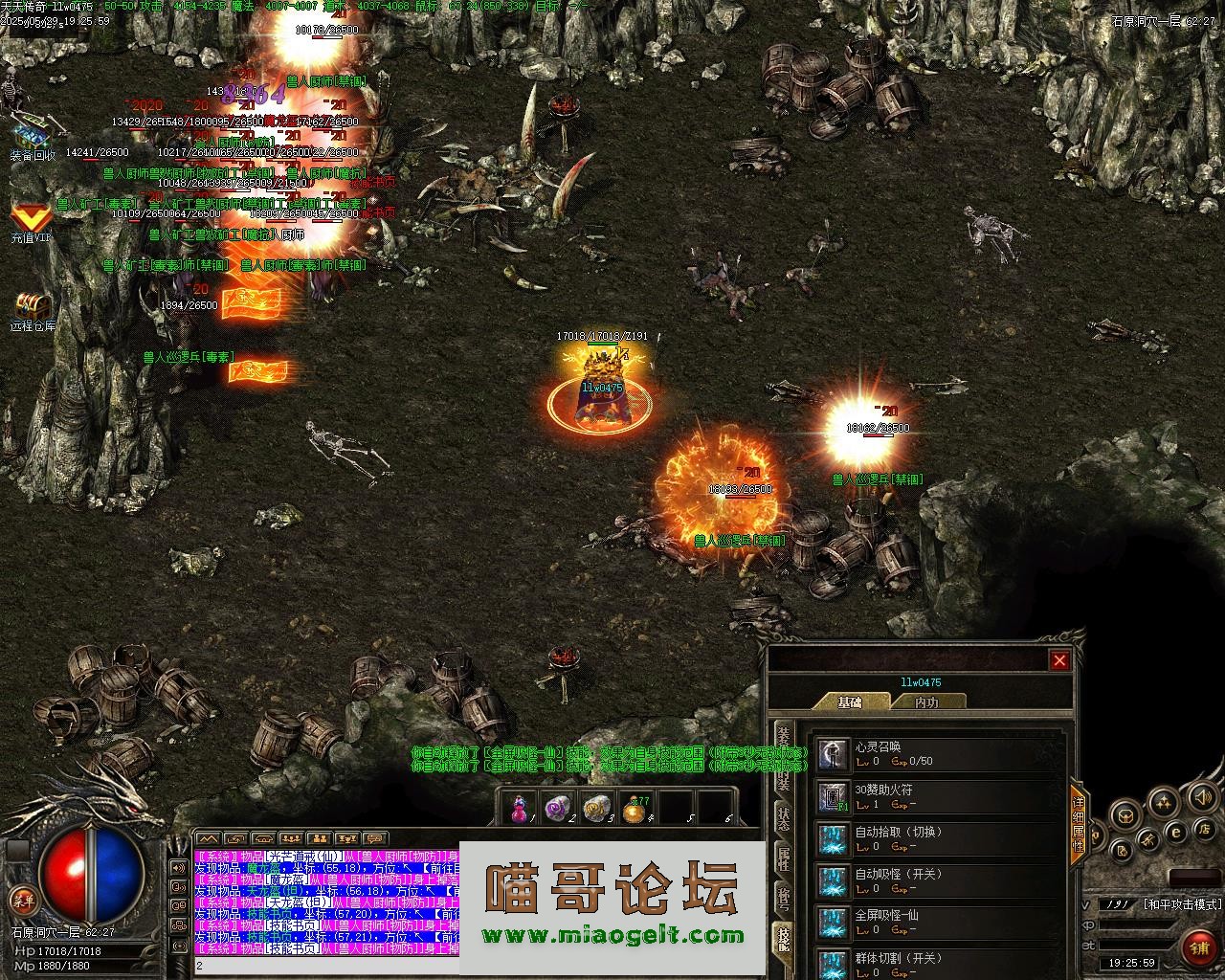Select the 心灵召唤 skill icon
The image size is (1225, 980).
click(x=833, y=755)
